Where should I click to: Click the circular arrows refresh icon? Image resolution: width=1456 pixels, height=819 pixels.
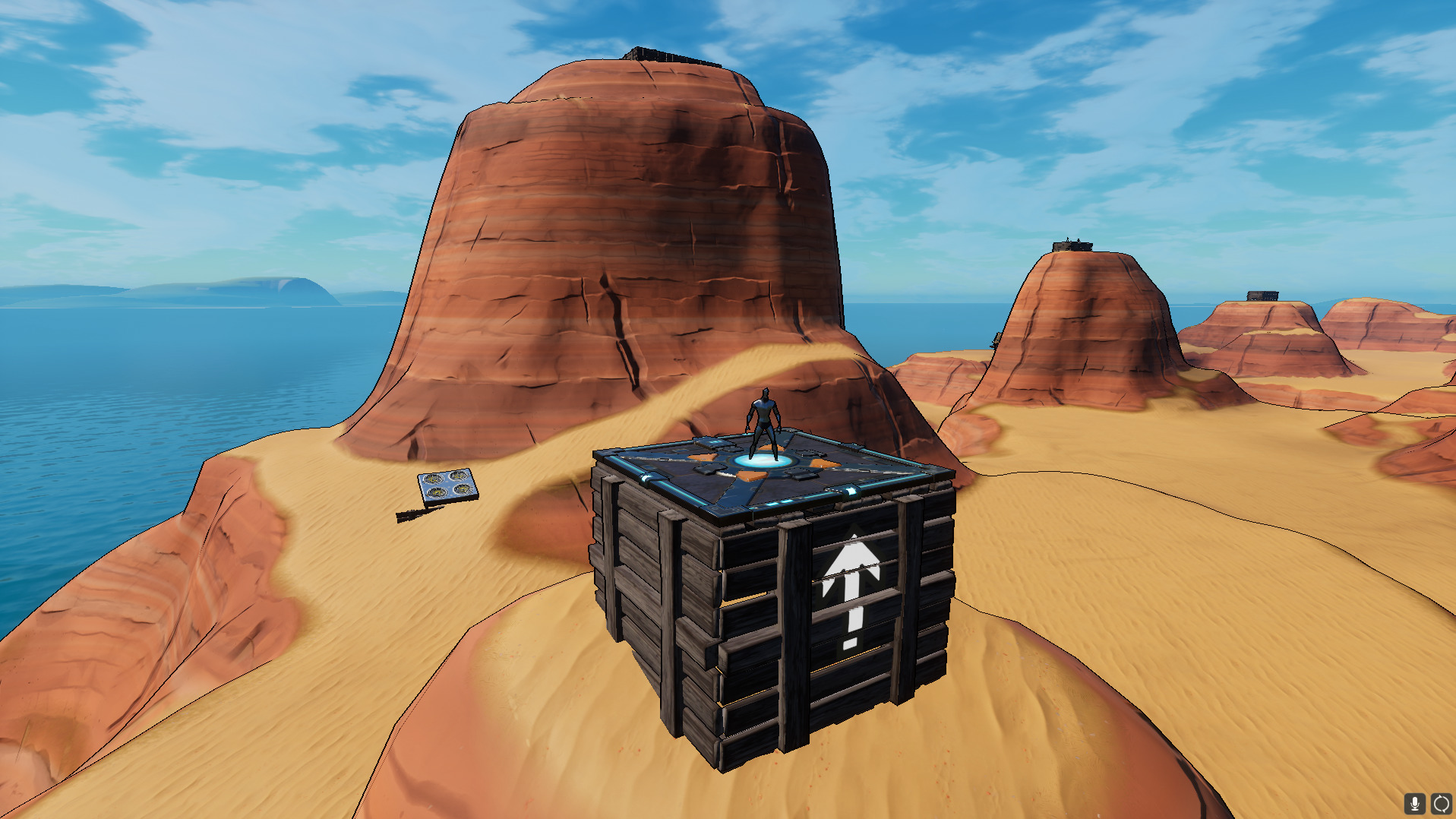pos(1441,803)
